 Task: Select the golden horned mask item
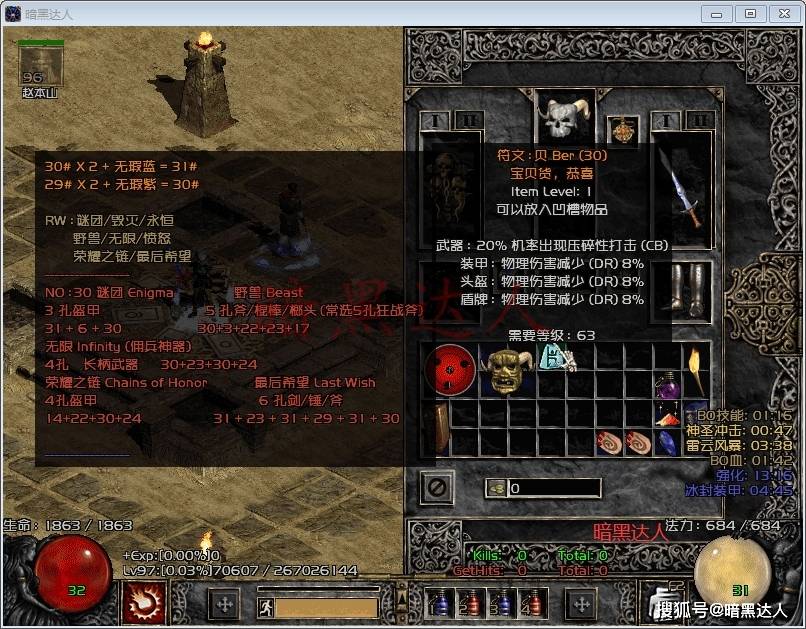click(507, 370)
